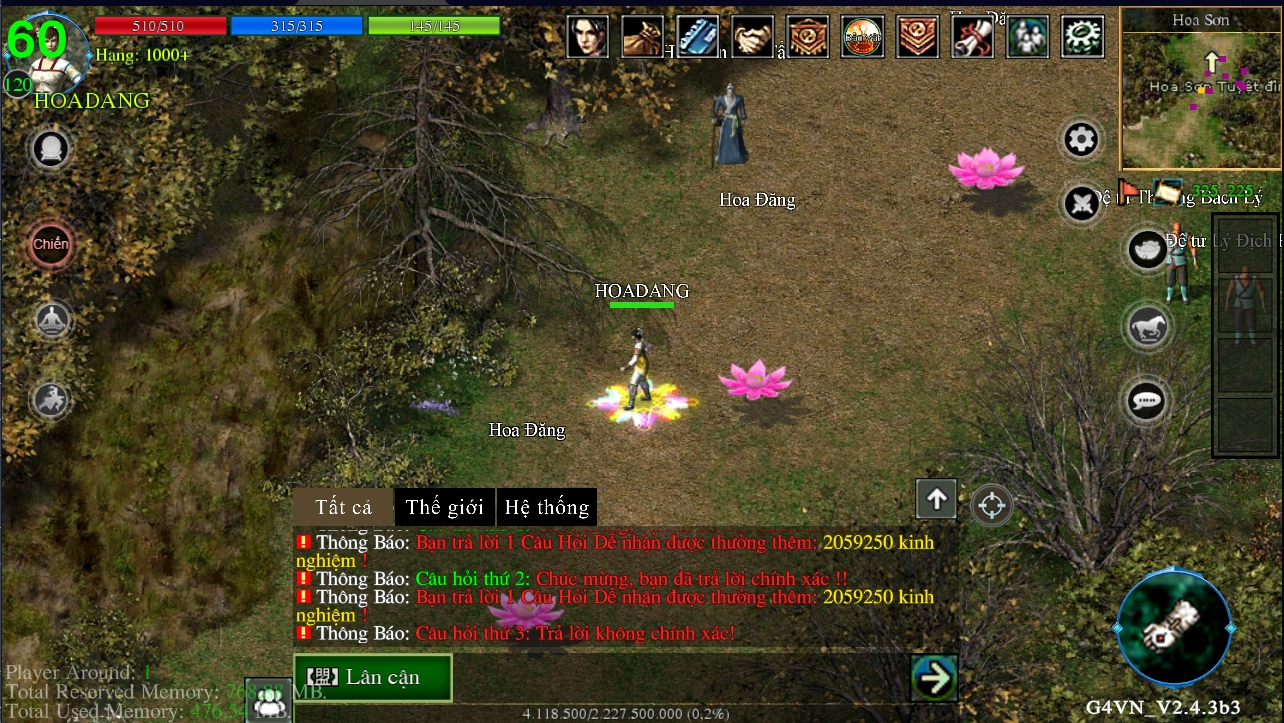Click the crosshair target selection button
Image resolution: width=1284 pixels, height=723 pixels.
click(991, 505)
